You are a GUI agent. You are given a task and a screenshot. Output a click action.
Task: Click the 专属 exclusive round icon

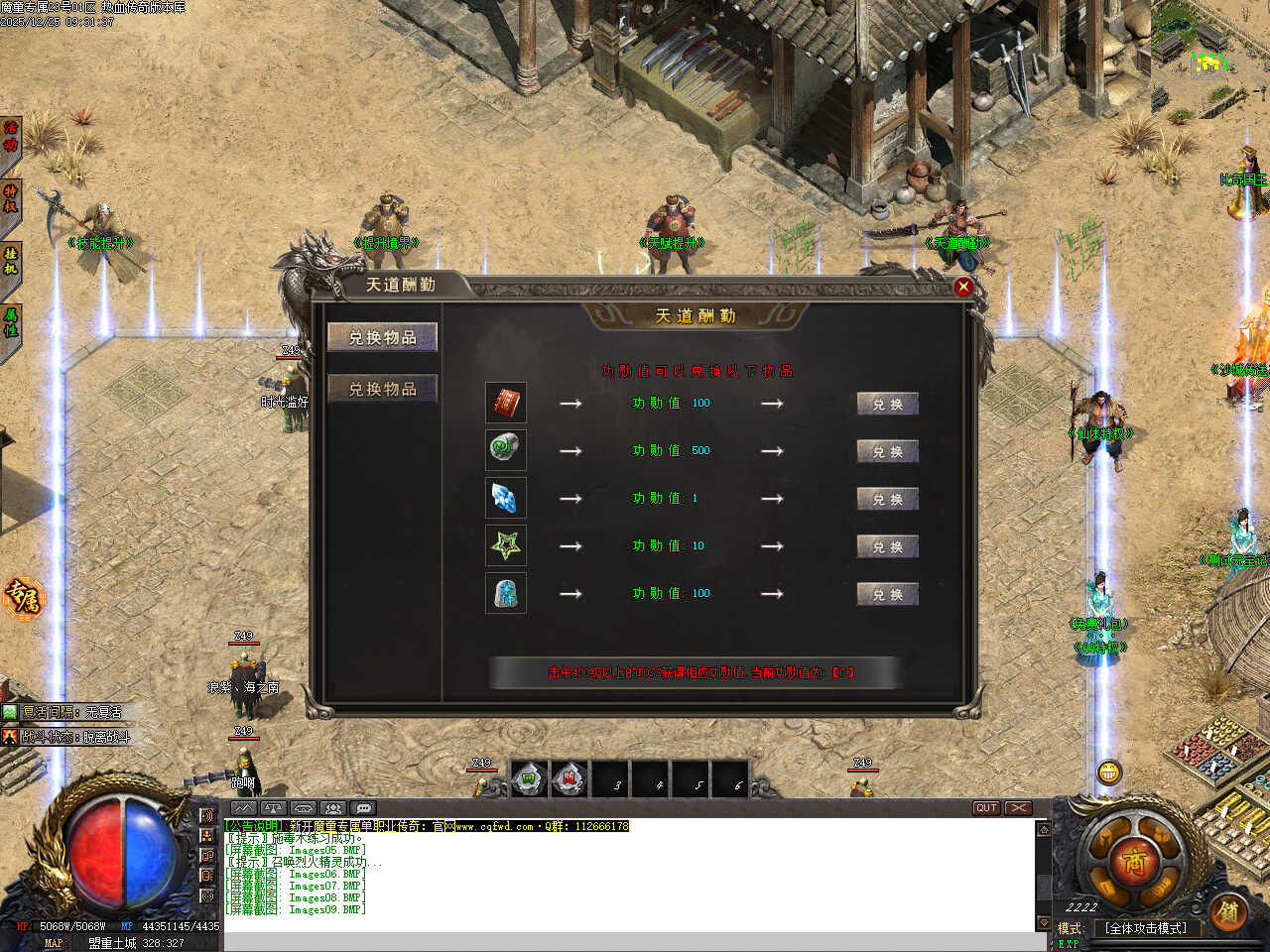pos(22,598)
